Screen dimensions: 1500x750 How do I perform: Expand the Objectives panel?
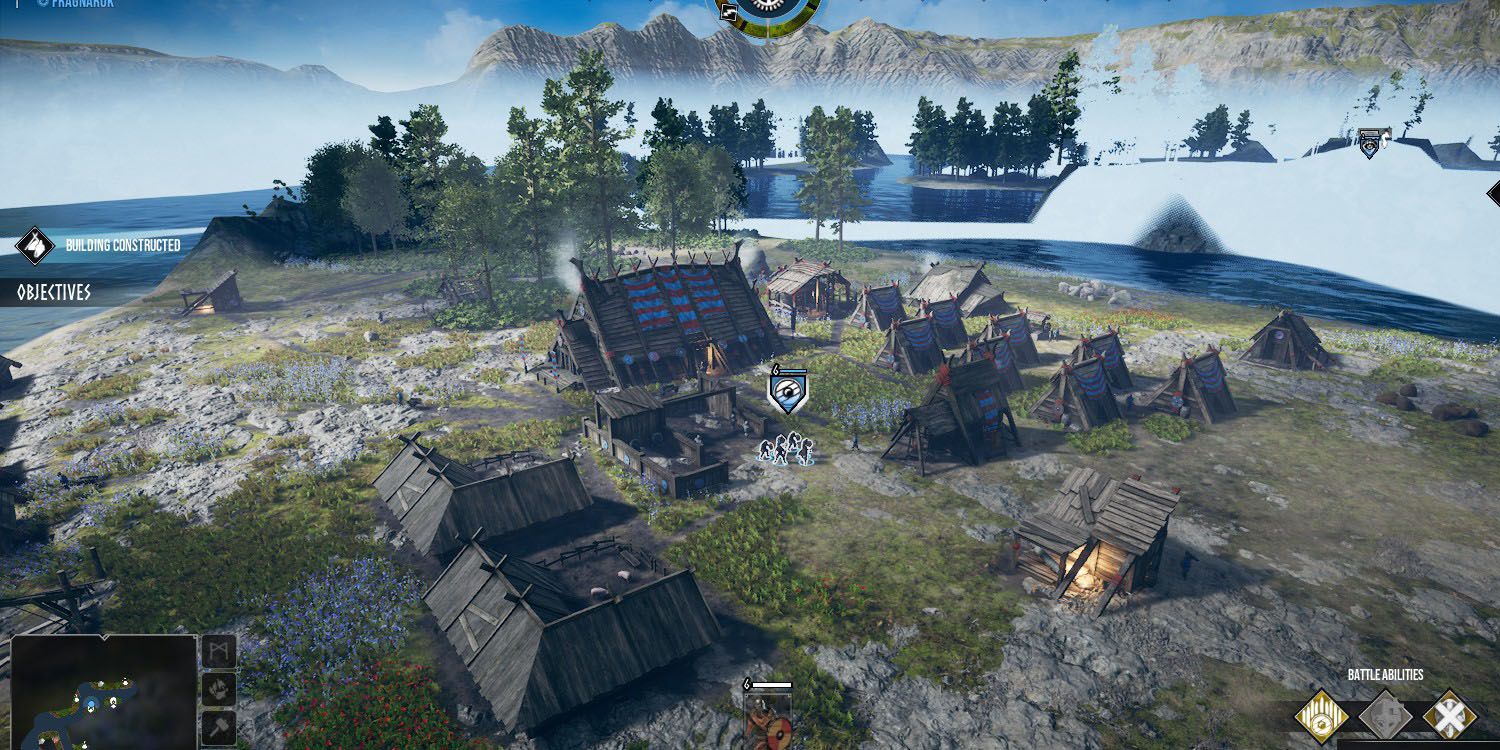(54, 293)
